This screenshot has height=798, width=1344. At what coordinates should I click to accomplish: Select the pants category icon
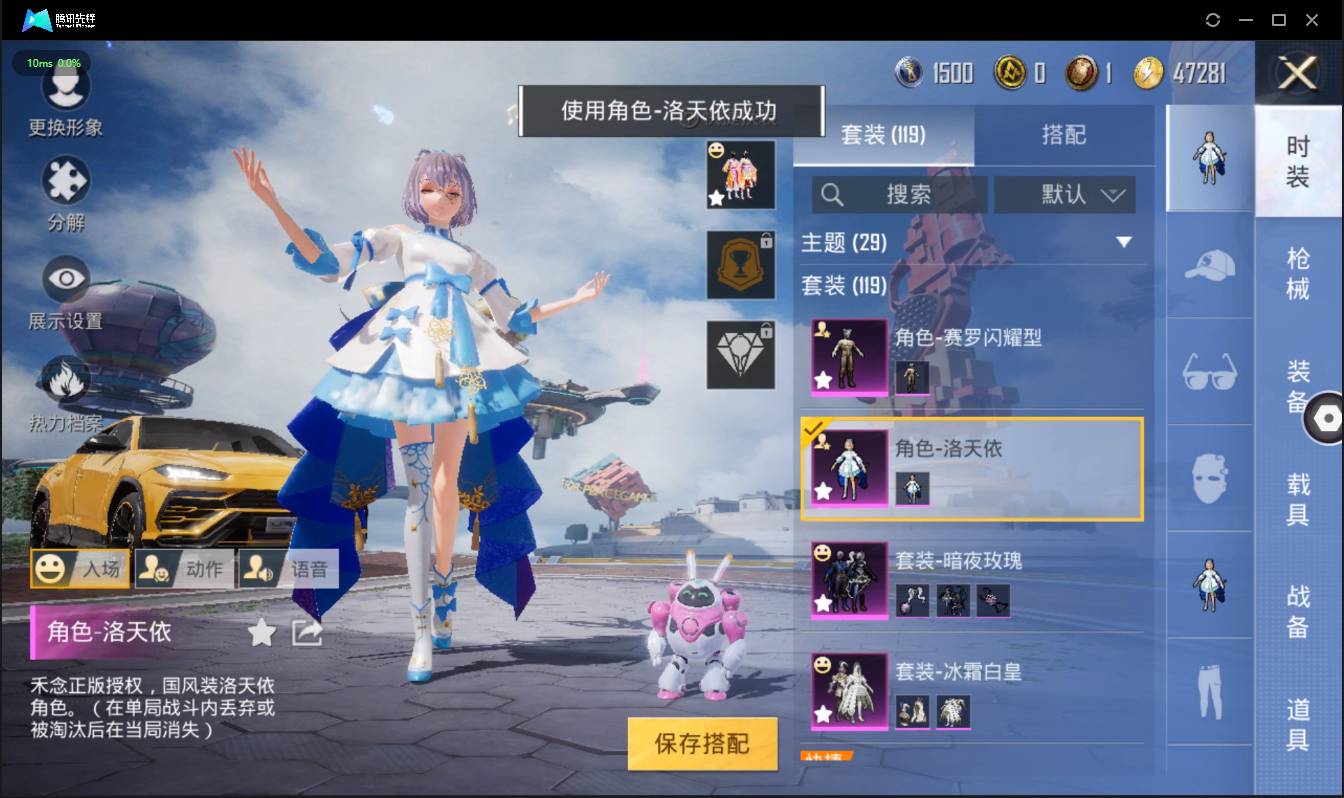pyautogui.click(x=1209, y=690)
